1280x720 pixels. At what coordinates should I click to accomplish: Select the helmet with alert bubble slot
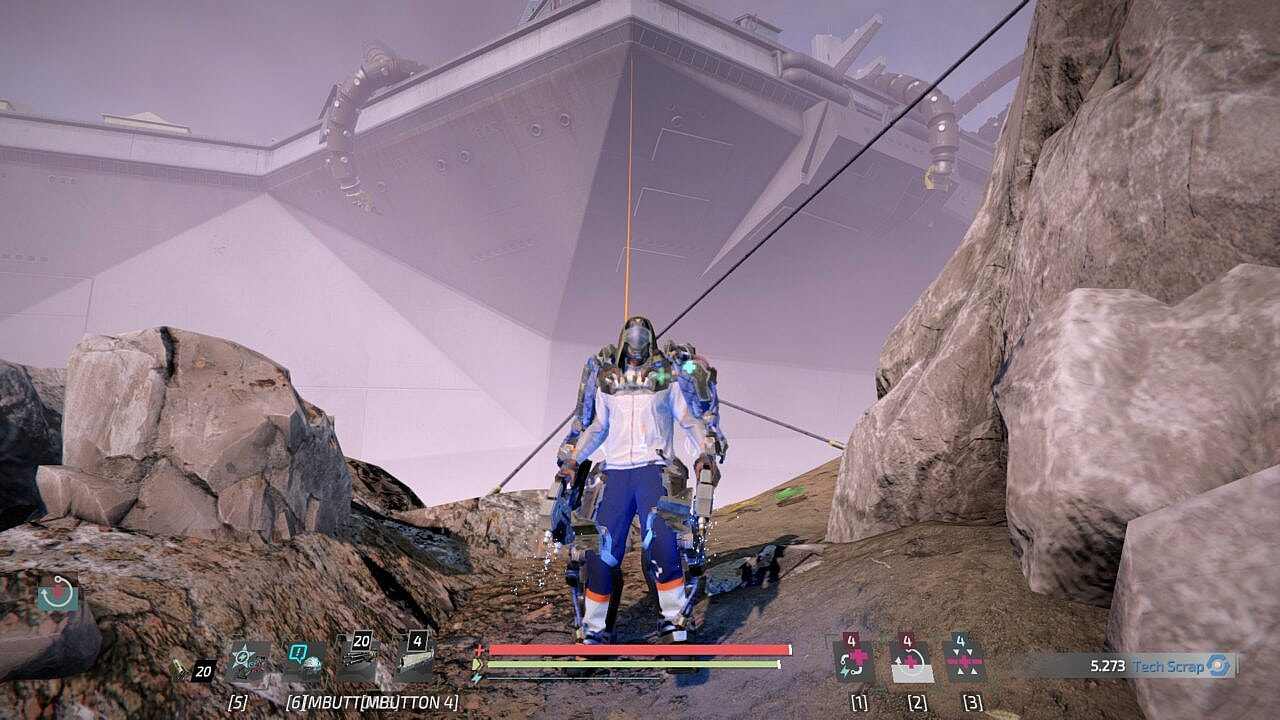coord(302,662)
